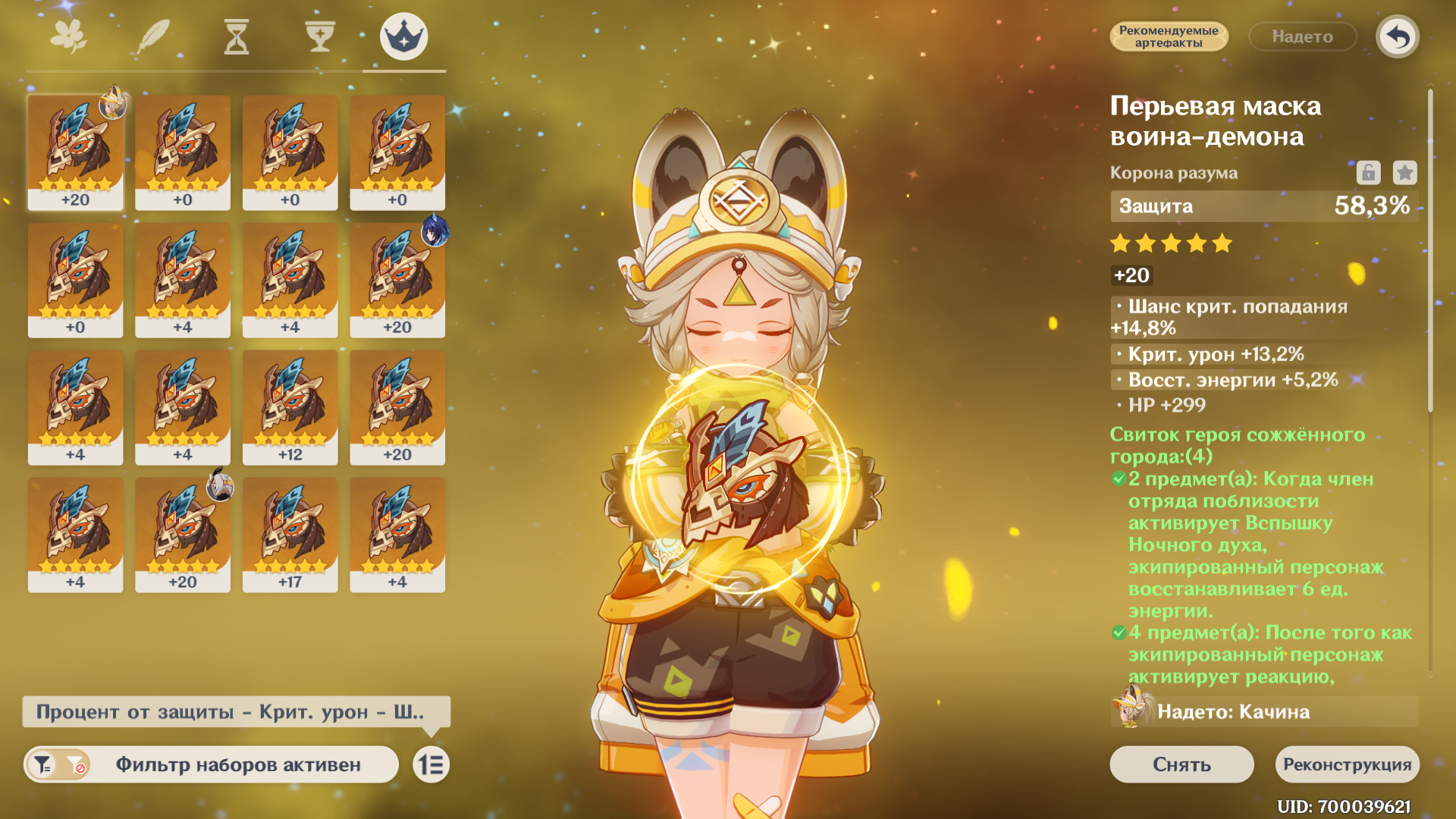Viewport: 1456px width, 819px height.
Task: Open the active set filter (Фильтр наборов активен)
Action: [212, 764]
